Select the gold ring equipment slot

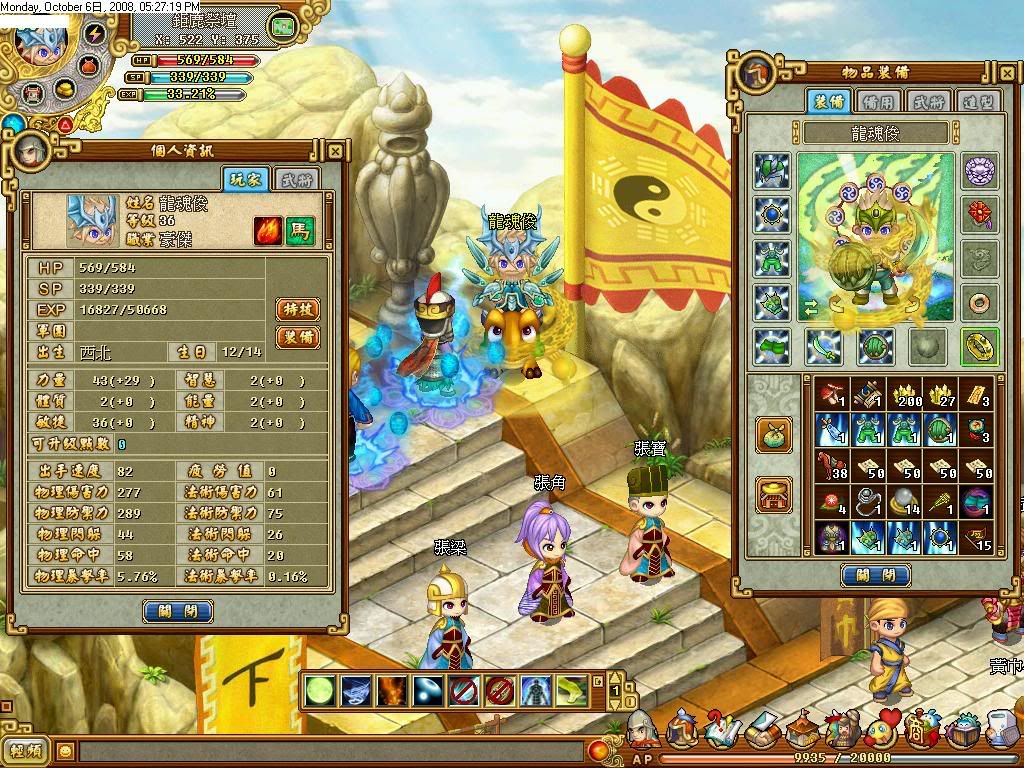click(x=979, y=346)
